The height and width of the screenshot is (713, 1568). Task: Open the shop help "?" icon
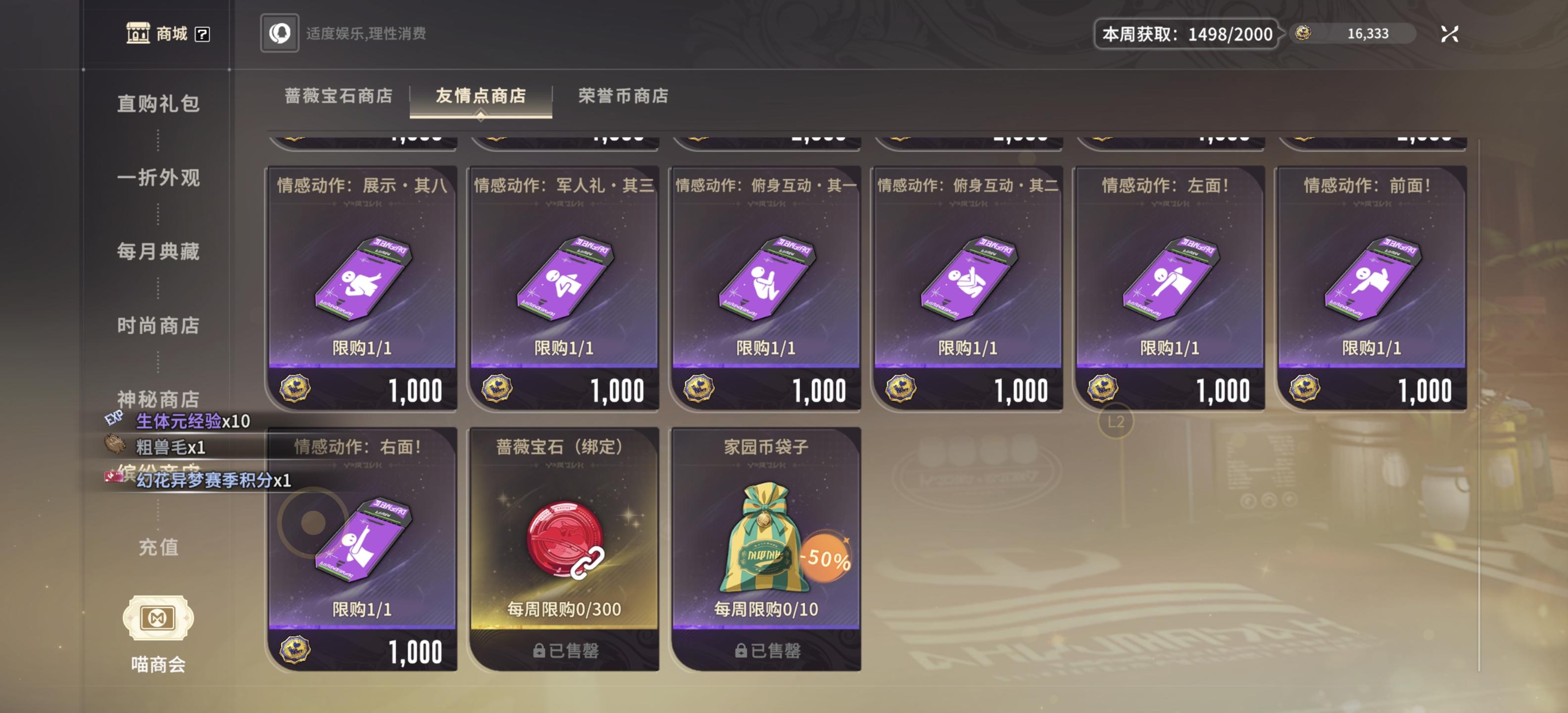(201, 35)
